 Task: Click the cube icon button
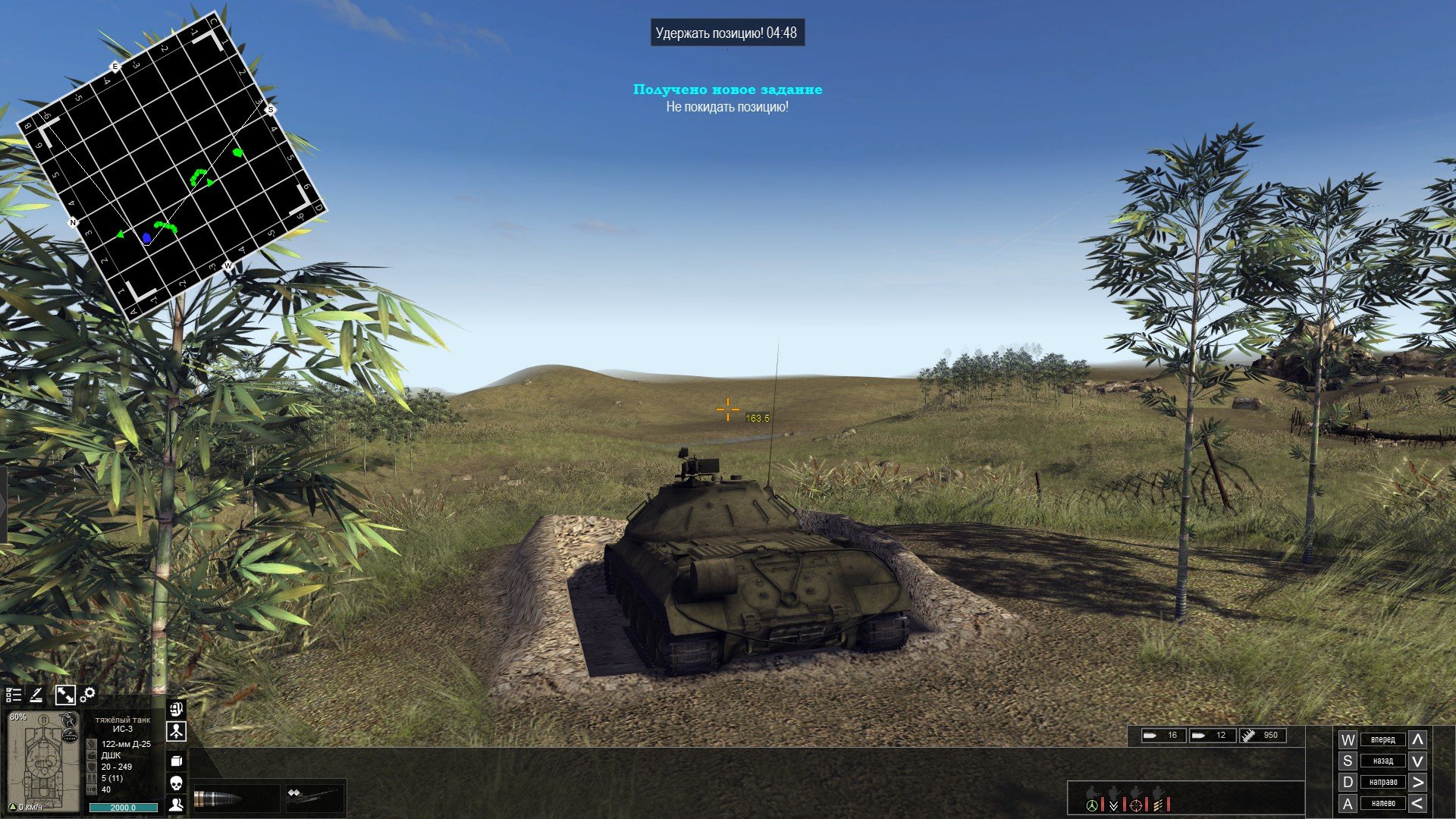176,761
